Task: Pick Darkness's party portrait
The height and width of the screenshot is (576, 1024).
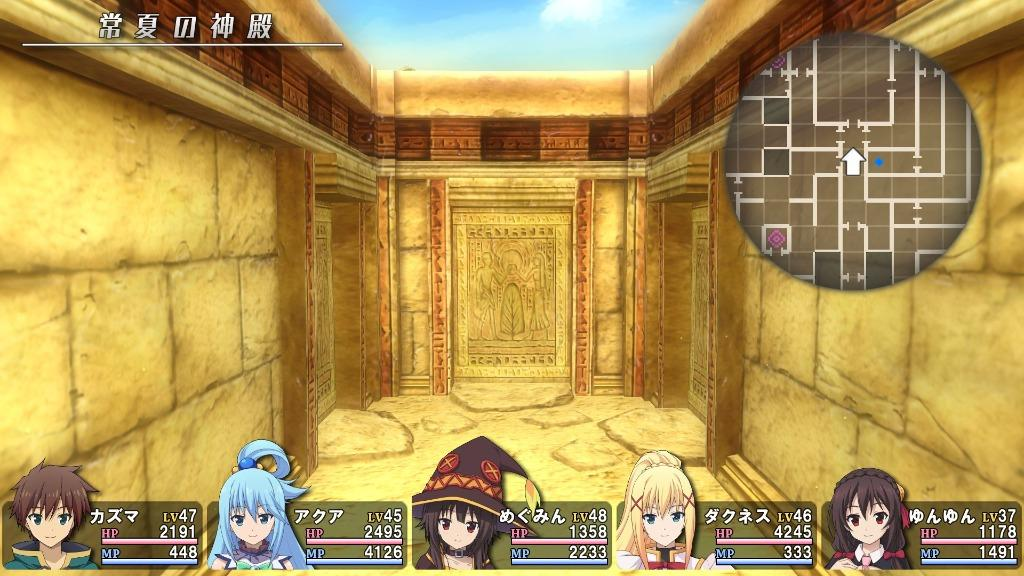Action: point(661,513)
